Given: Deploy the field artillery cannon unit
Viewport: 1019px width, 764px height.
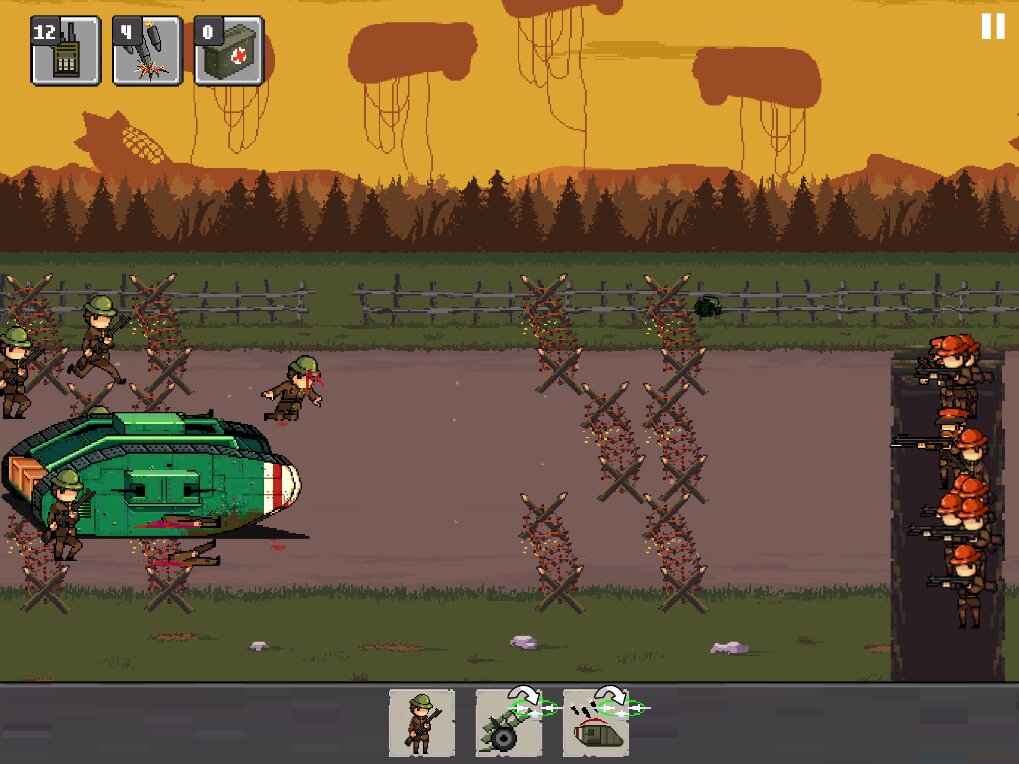Looking at the screenshot, I should pos(508,722).
